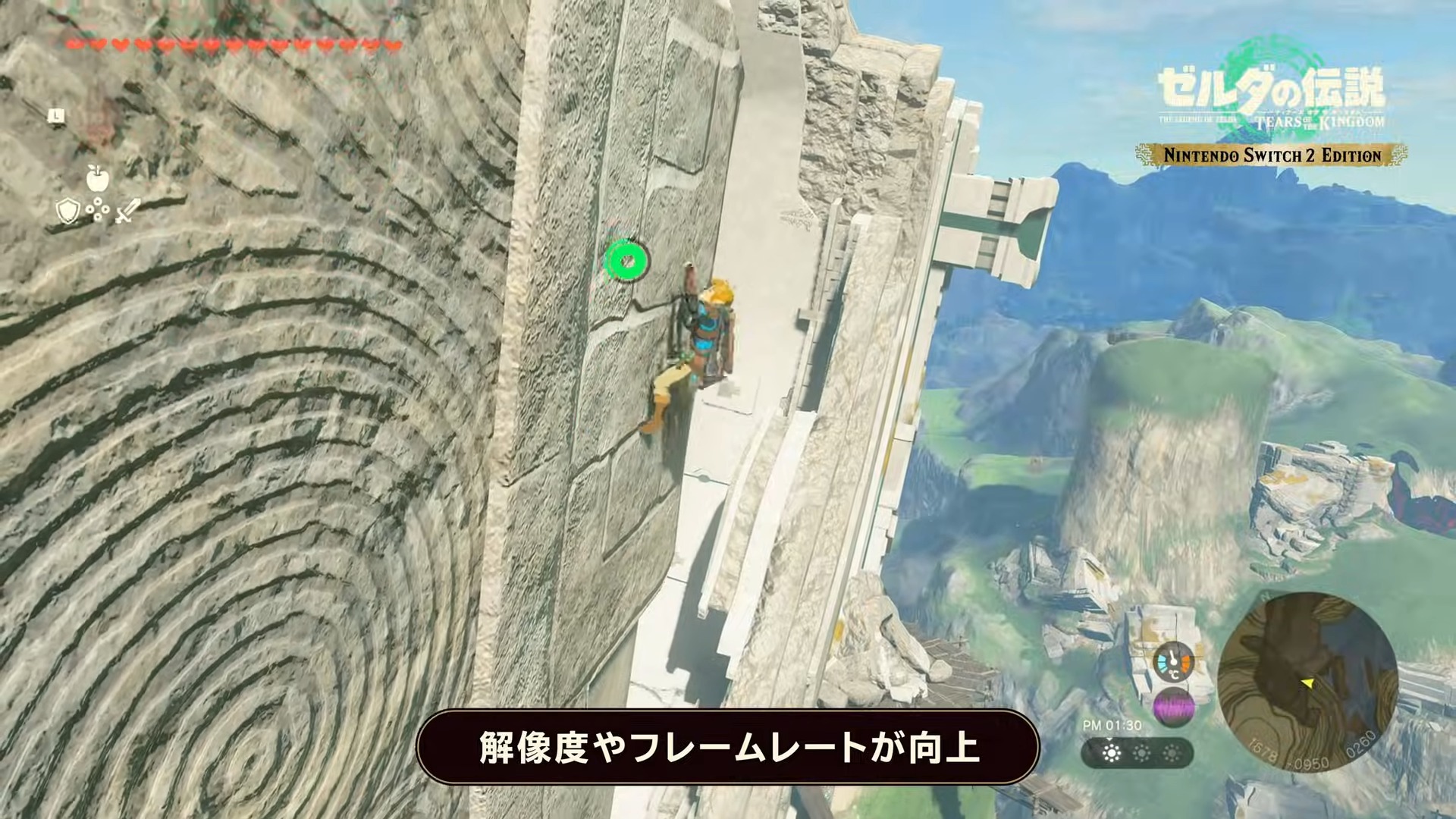Screen dimensions: 1456x819
Task: Click the four-circle ability pad icon
Action: [98, 212]
